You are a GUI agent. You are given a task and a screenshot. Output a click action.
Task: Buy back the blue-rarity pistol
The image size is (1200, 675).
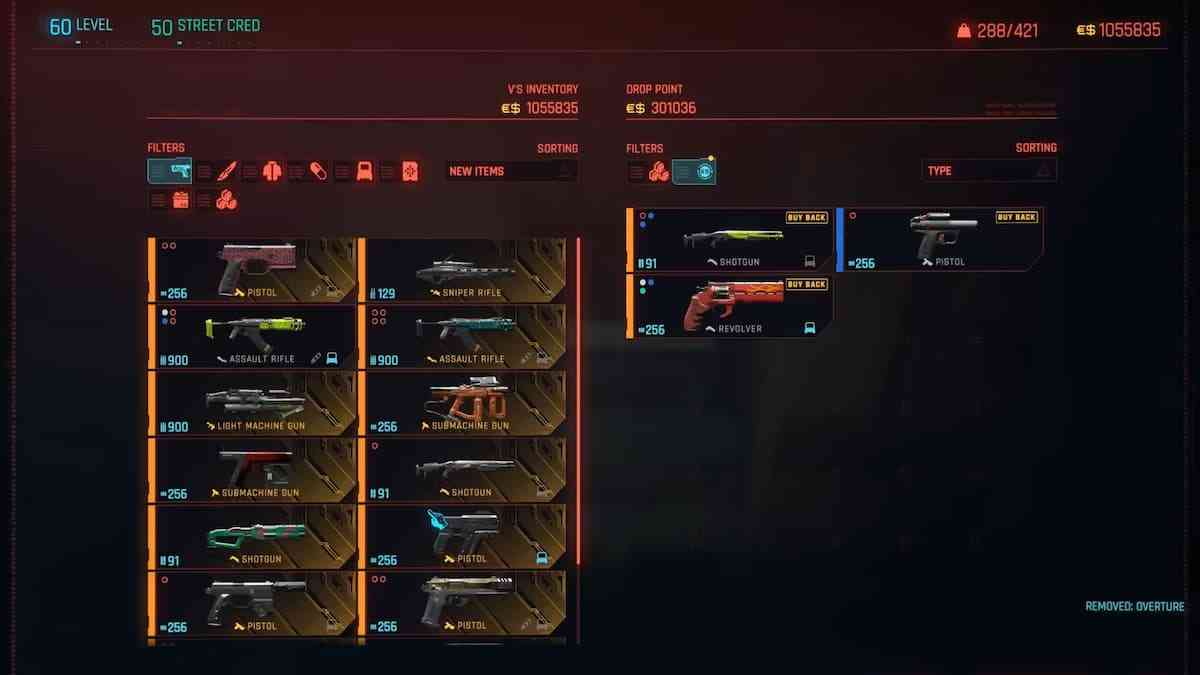[x=940, y=240]
